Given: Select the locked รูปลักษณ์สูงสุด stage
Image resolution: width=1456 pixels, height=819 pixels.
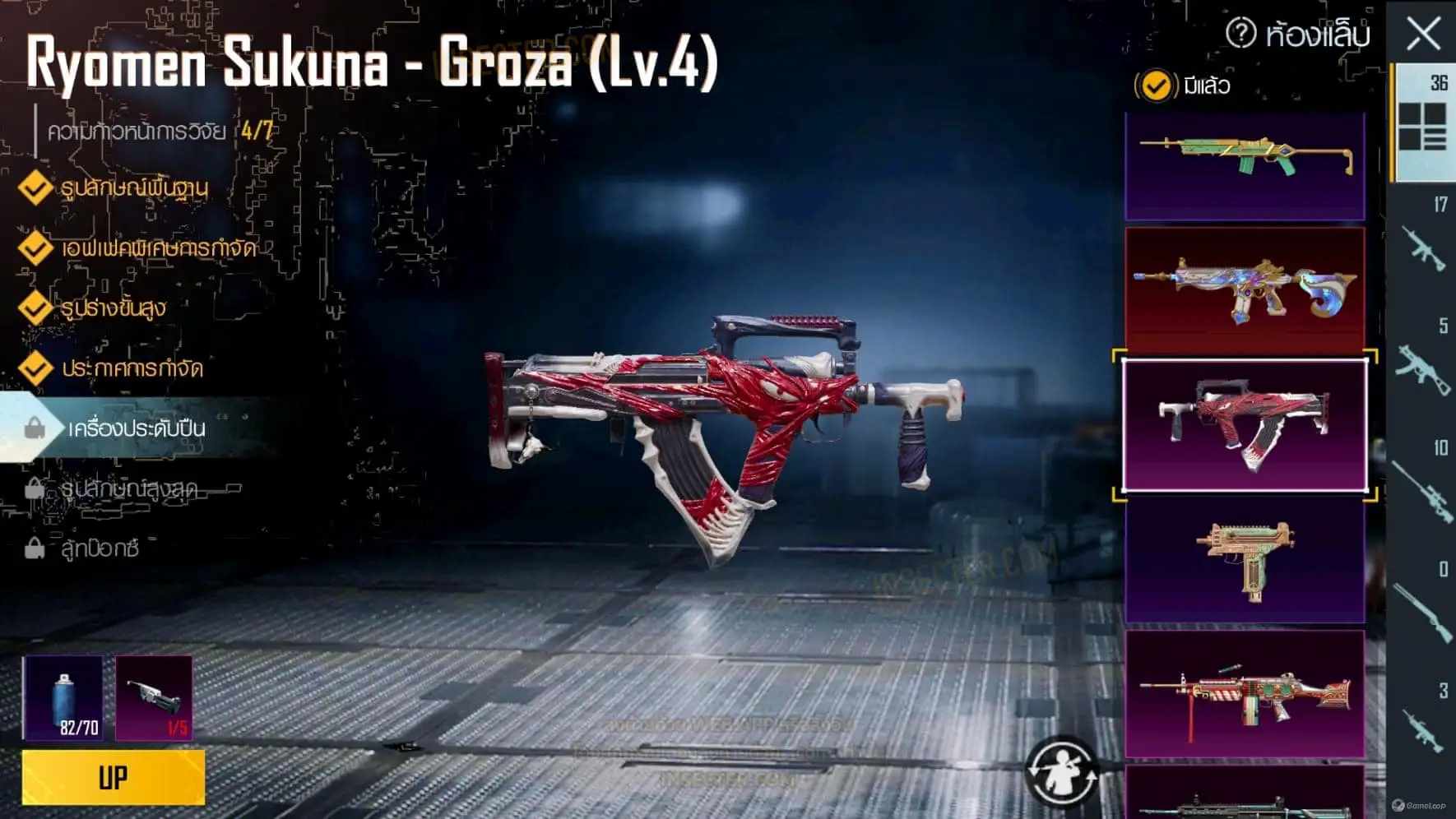Looking at the screenshot, I should (x=128, y=488).
